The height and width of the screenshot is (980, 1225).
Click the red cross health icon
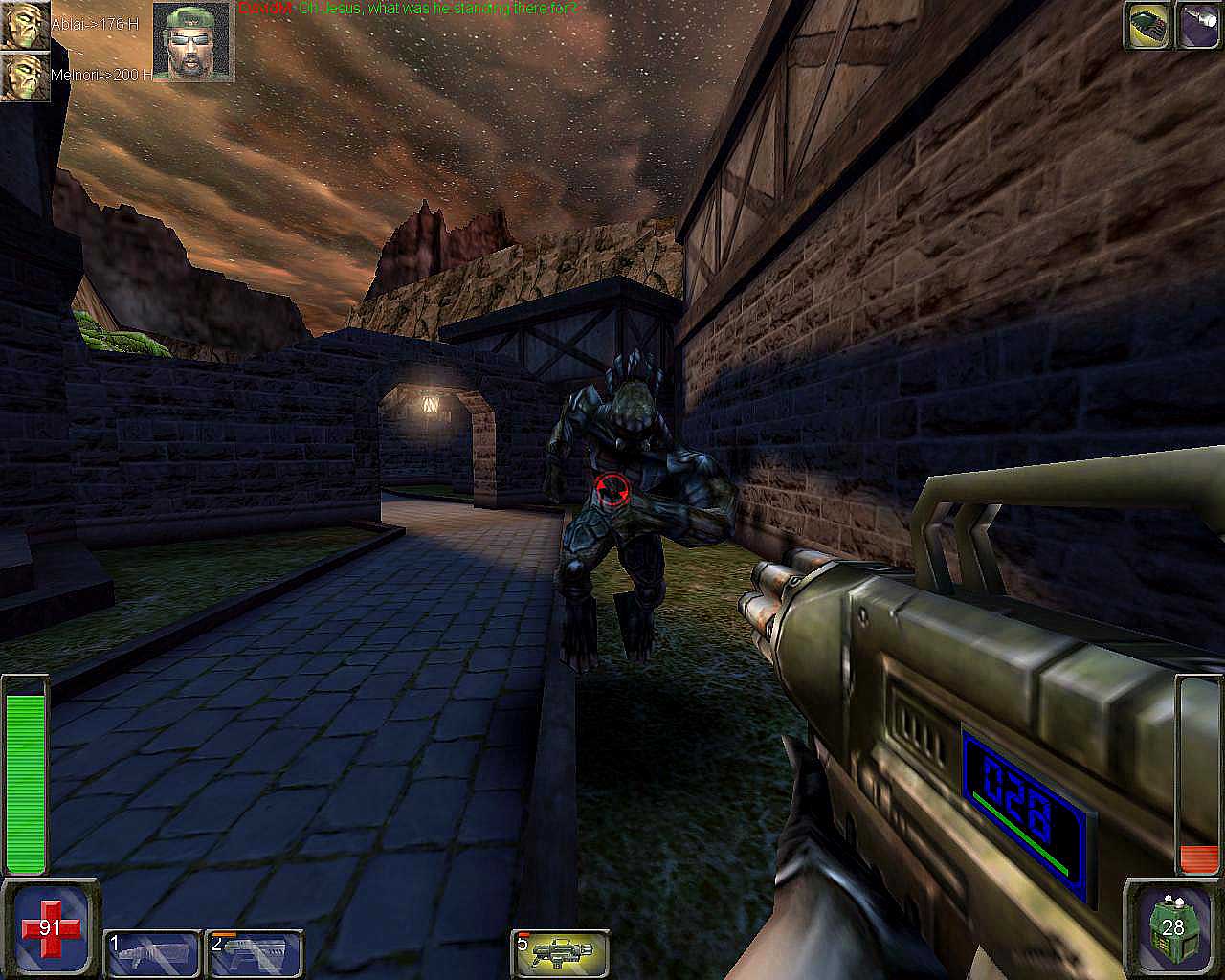pyautogui.click(x=50, y=926)
